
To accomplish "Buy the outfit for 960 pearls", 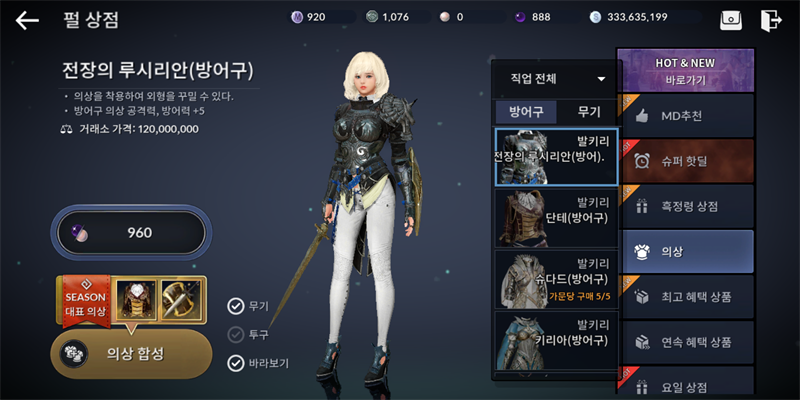I will point(130,233).
